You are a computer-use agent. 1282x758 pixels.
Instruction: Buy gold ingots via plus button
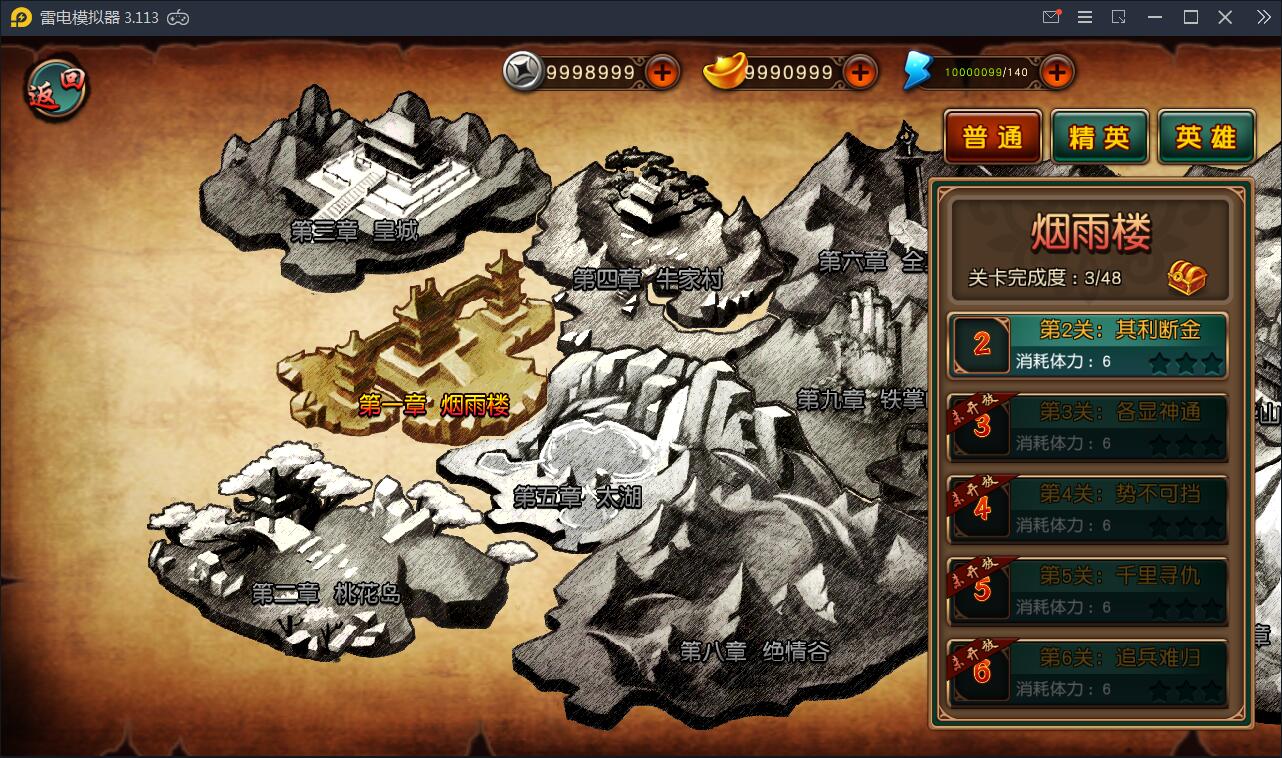(x=860, y=72)
